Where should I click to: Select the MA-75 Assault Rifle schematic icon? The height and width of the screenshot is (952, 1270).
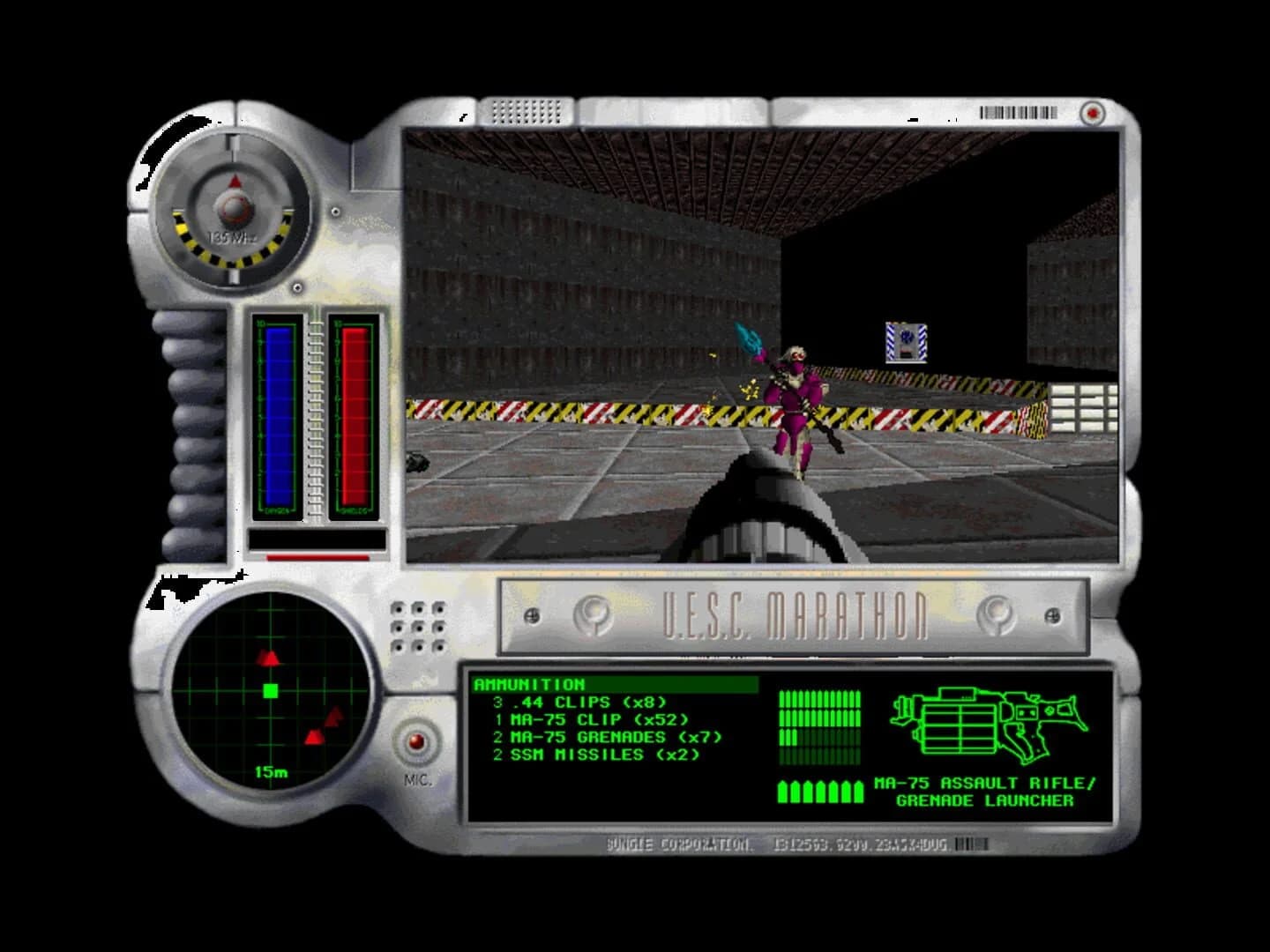[x=988, y=723]
